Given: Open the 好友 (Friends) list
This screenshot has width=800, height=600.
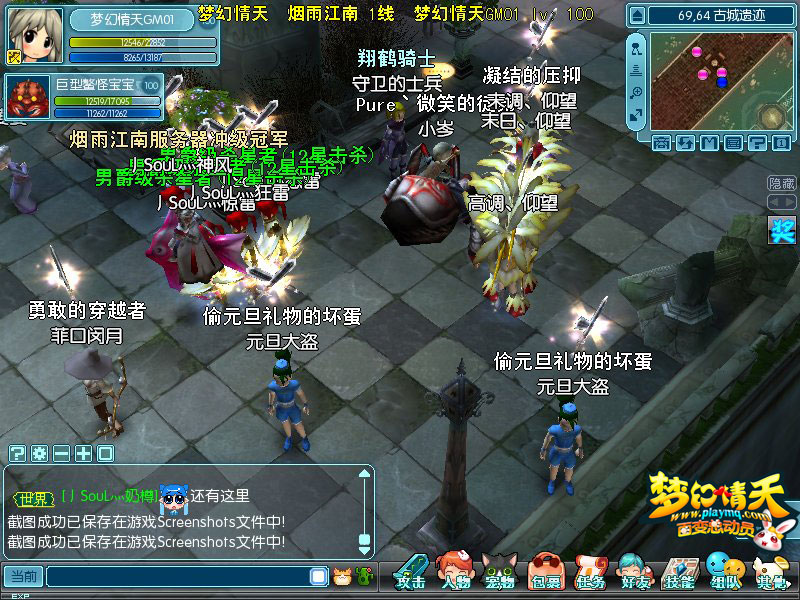Looking at the screenshot, I should point(634,572).
